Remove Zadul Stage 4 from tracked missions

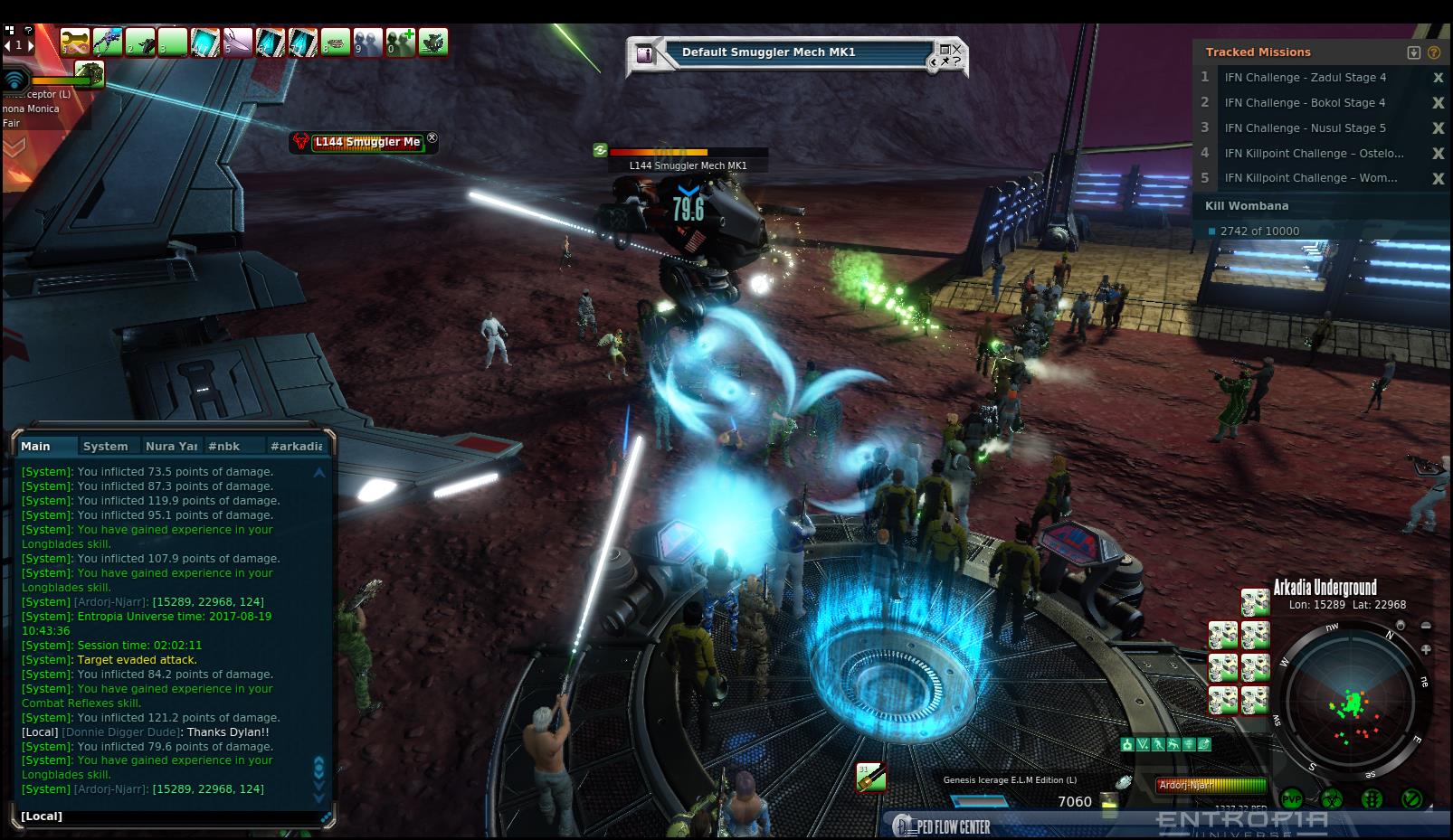coord(1438,78)
